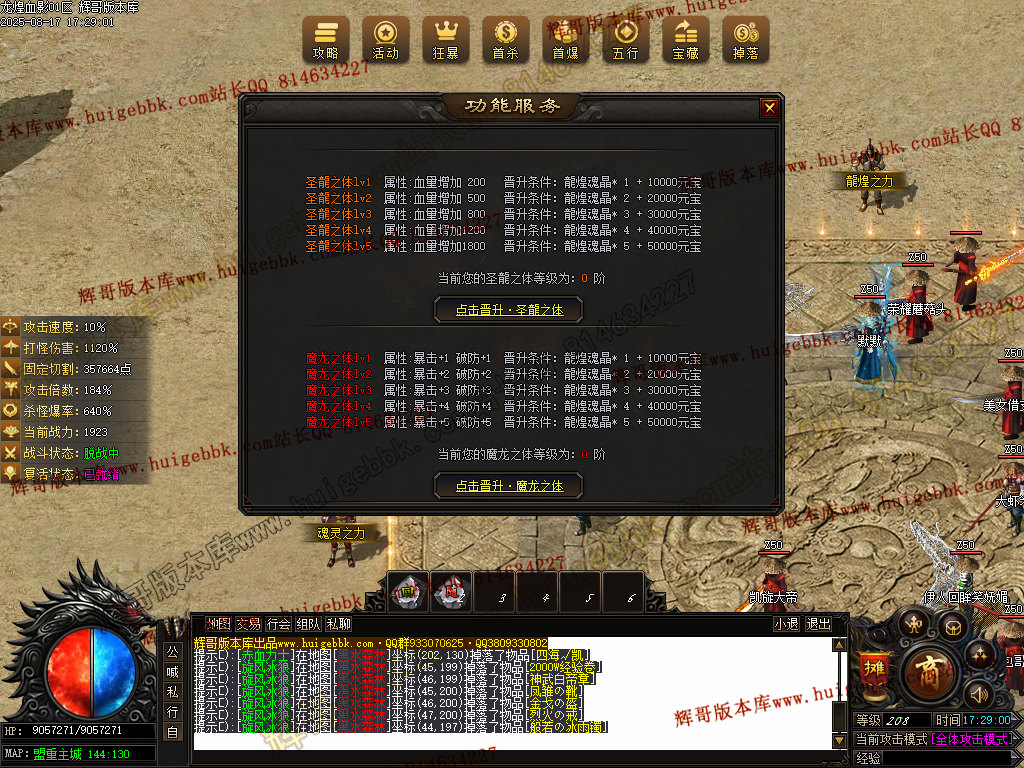Click the 退出 exit button

click(x=818, y=624)
